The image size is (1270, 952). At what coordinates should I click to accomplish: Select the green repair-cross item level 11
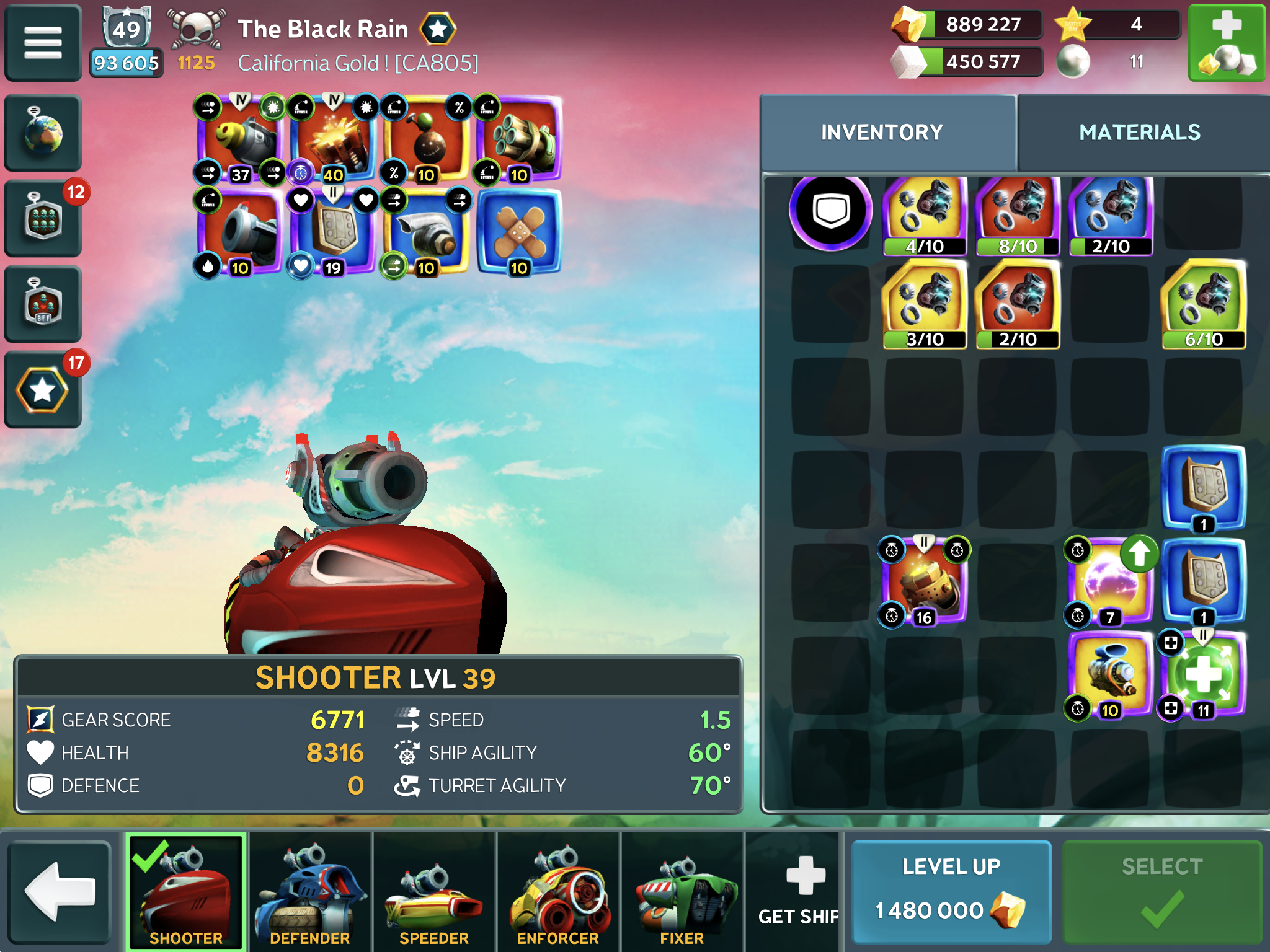[1203, 674]
